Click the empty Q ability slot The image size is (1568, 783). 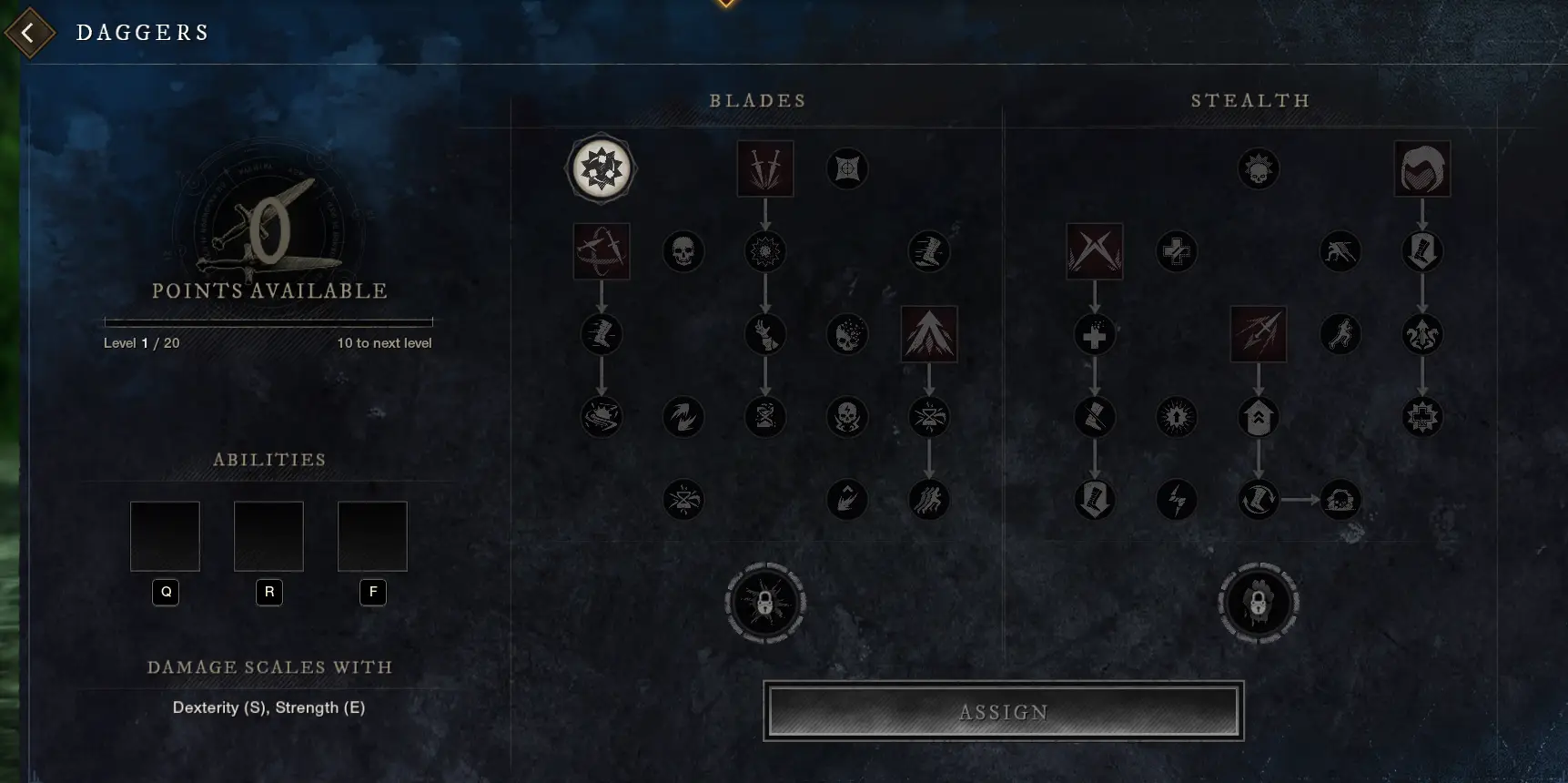pos(165,536)
